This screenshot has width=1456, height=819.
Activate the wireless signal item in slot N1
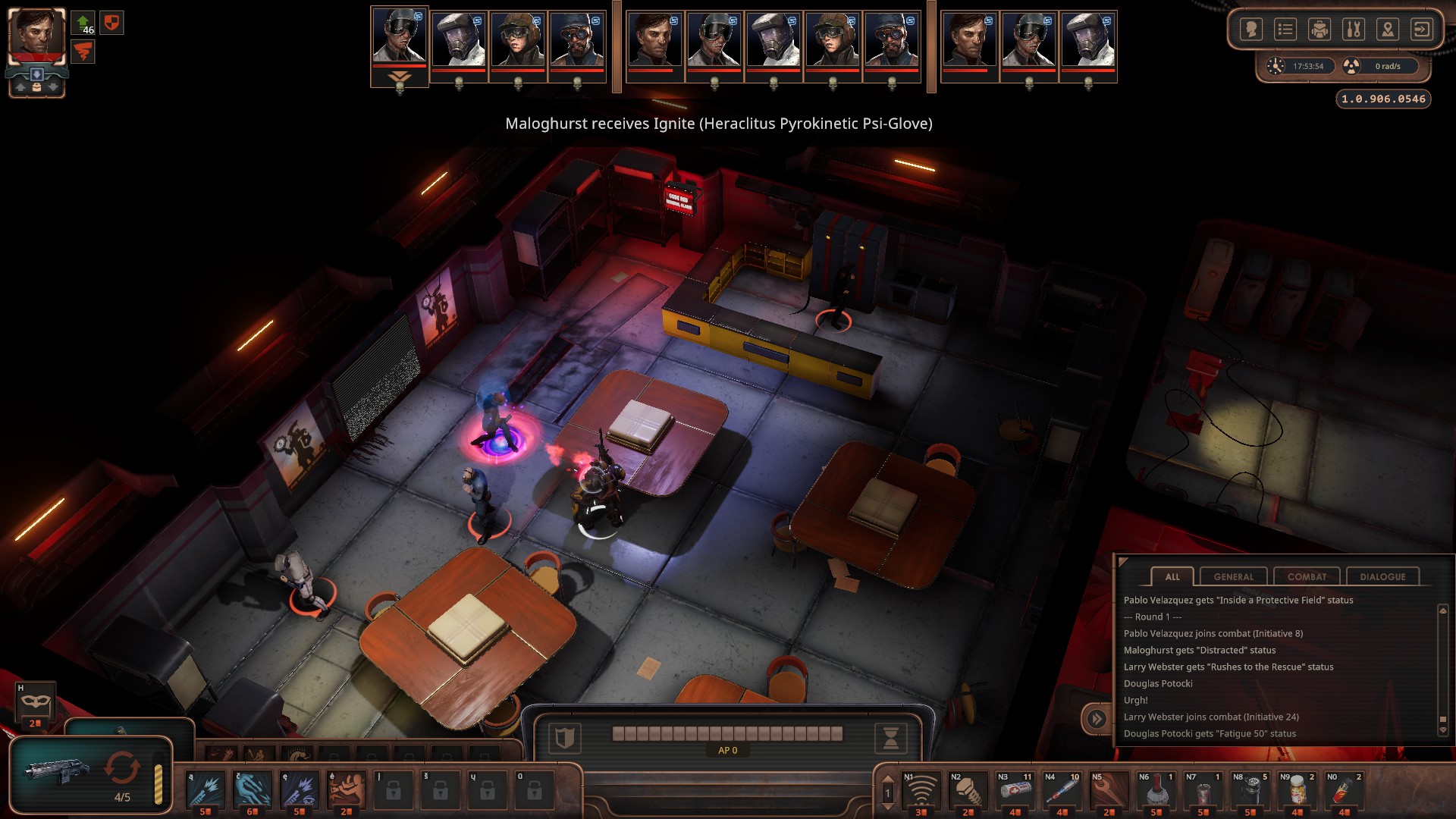point(921,792)
